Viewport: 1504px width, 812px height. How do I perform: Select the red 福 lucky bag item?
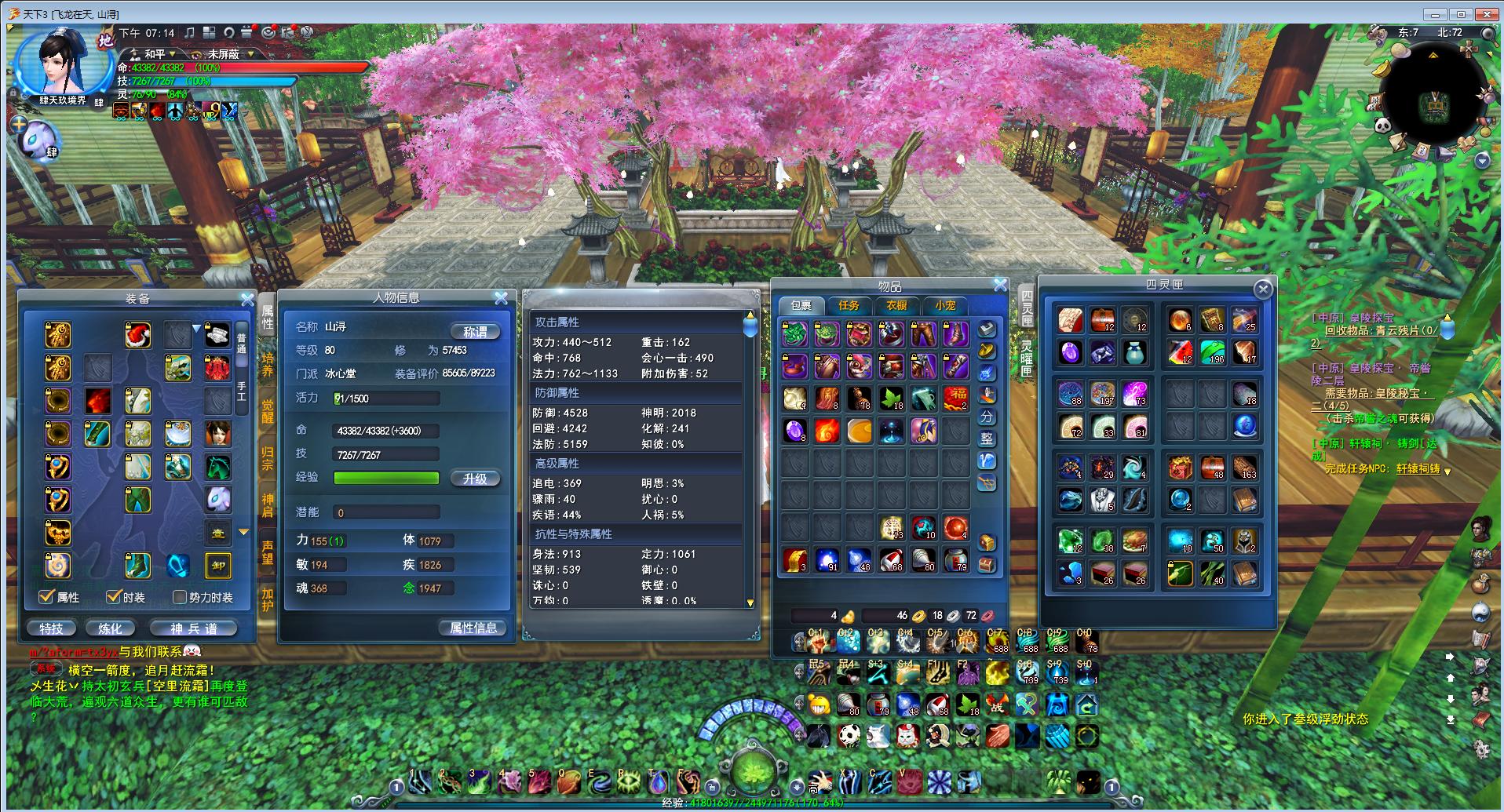(955, 398)
